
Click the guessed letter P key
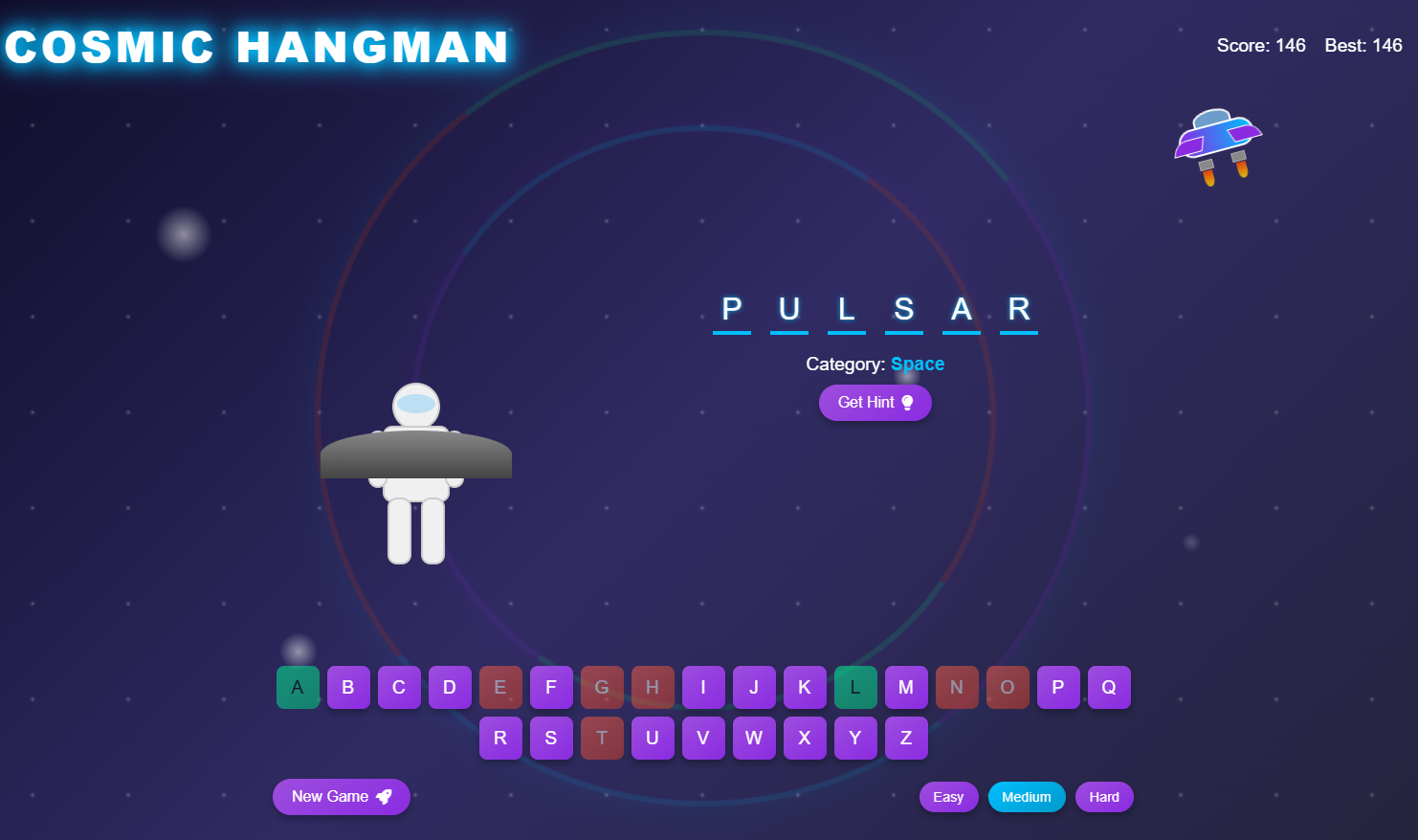pos(1058,687)
